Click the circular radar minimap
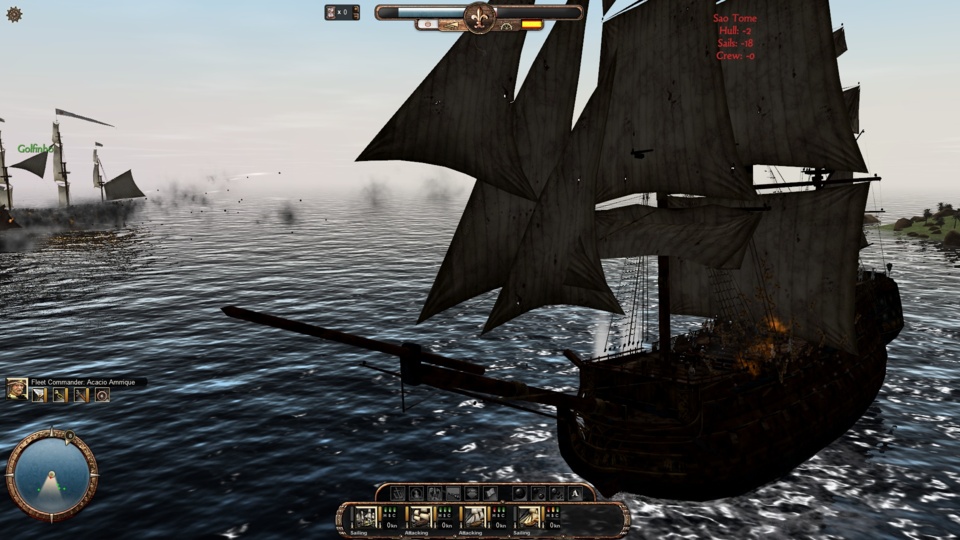Screen dimensions: 960x540 tap(51, 475)
